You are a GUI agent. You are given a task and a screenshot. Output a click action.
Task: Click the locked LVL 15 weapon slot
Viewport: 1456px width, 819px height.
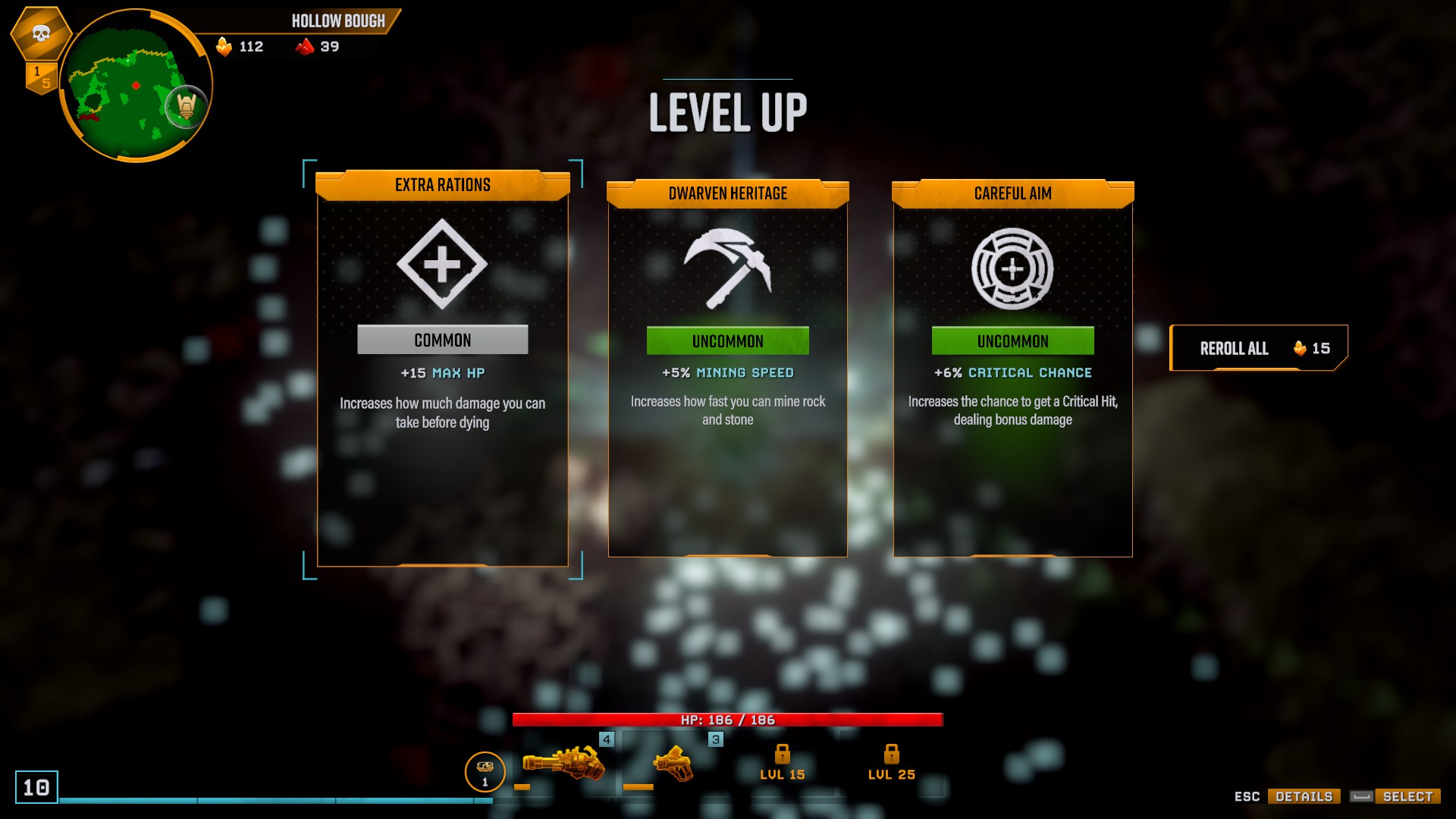(x=783, y=762)
